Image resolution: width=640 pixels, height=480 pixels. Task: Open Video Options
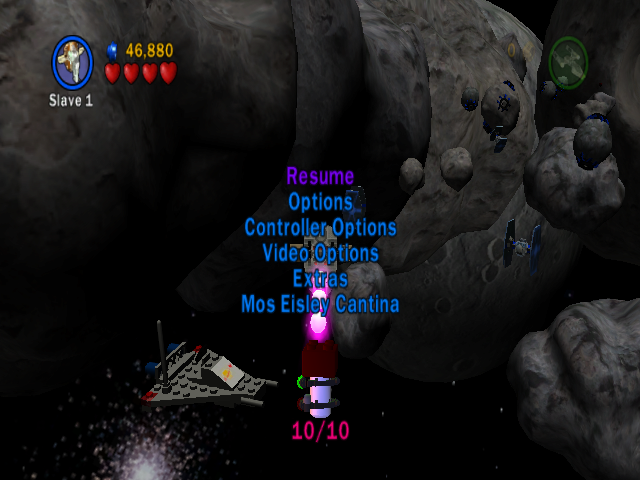click(320, 253)
